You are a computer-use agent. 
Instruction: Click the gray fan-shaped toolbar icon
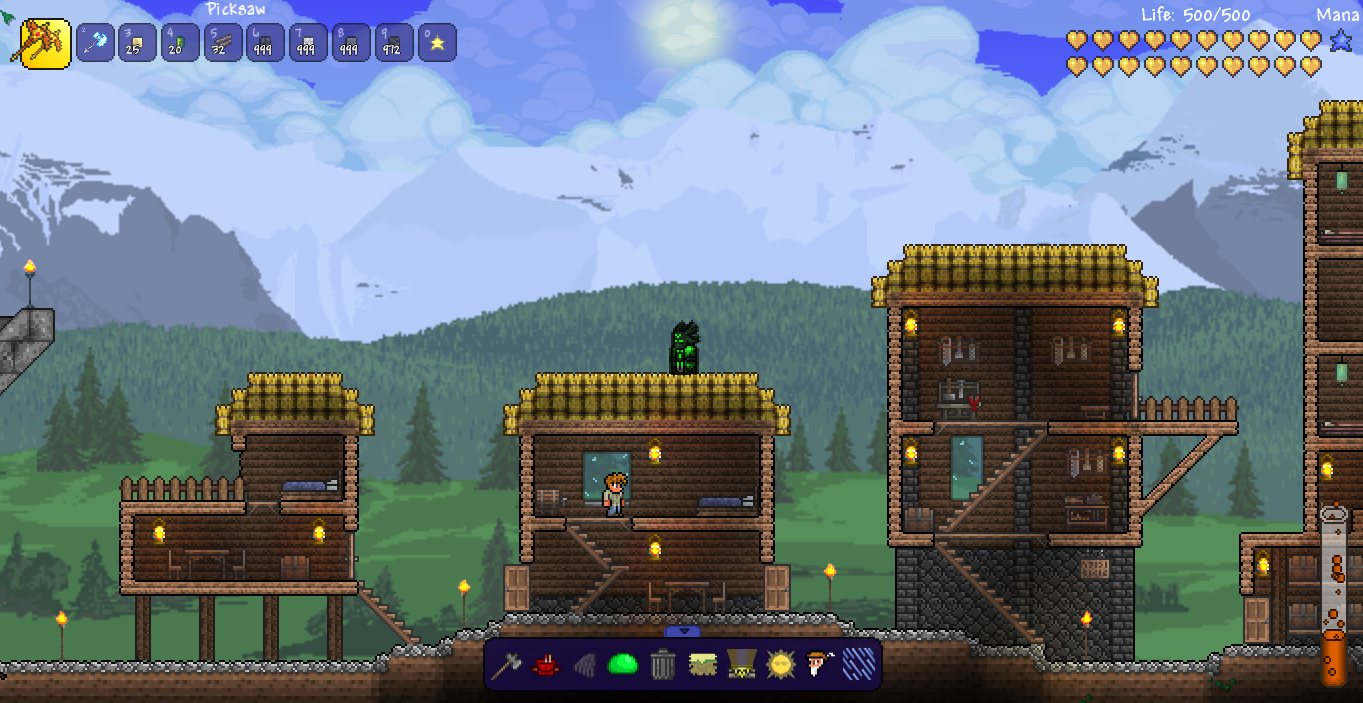(584, 664)
